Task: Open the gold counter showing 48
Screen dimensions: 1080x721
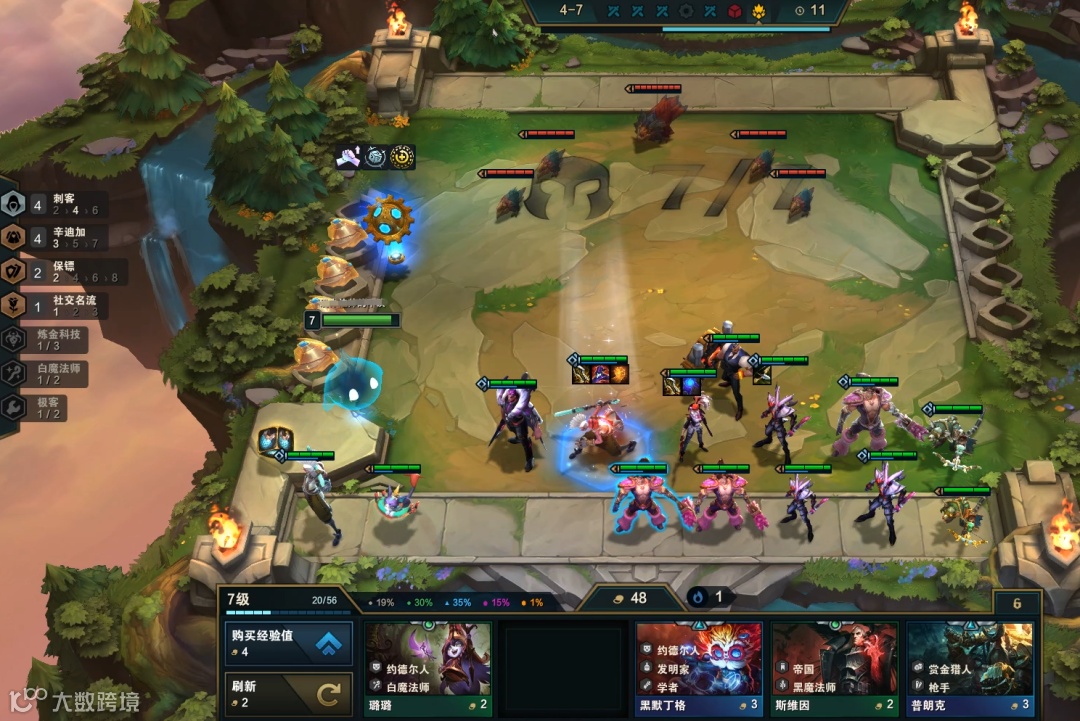Action: [x=629, y=598]
